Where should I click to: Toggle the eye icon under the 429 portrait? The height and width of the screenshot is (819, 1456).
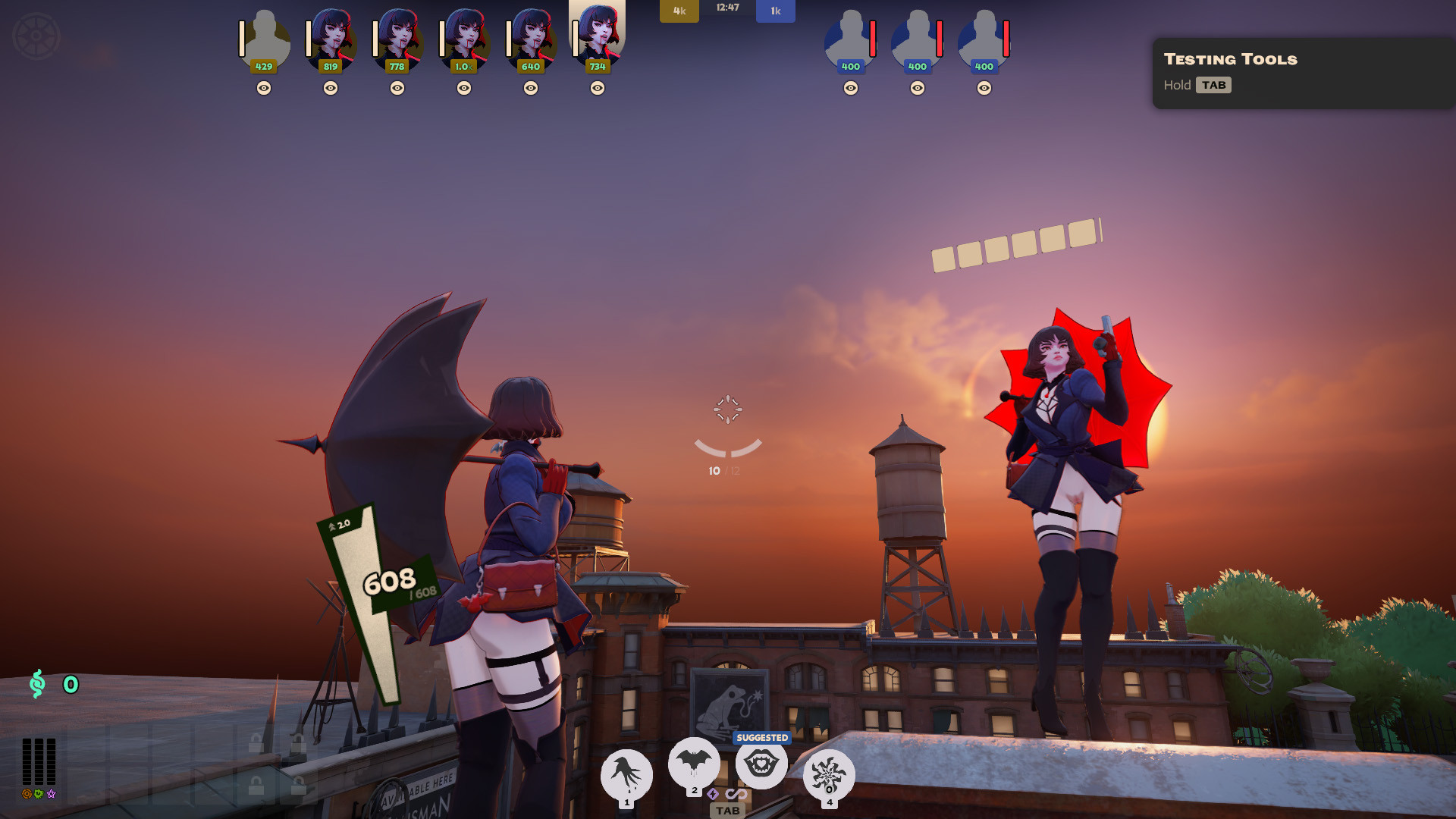point(264,88)
